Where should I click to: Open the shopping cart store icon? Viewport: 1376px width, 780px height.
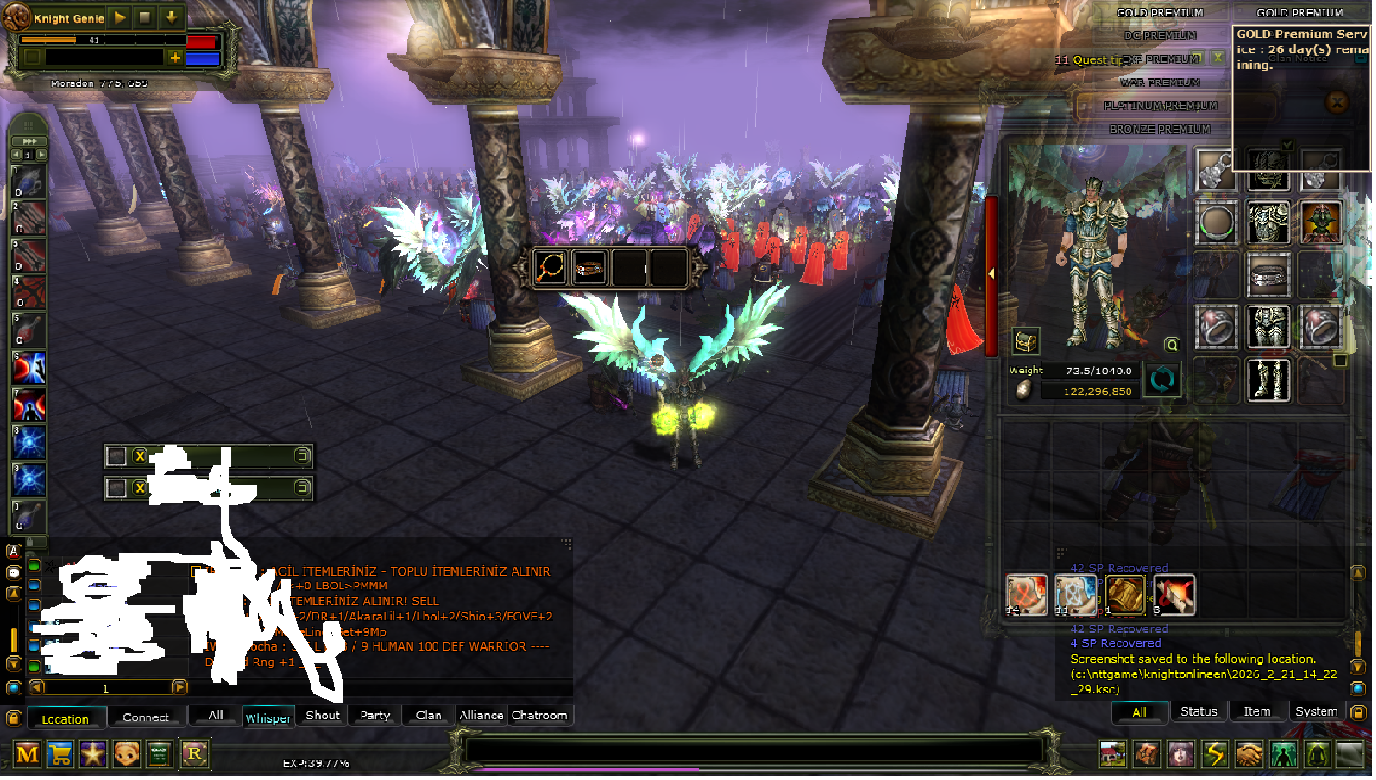[60, 754]
